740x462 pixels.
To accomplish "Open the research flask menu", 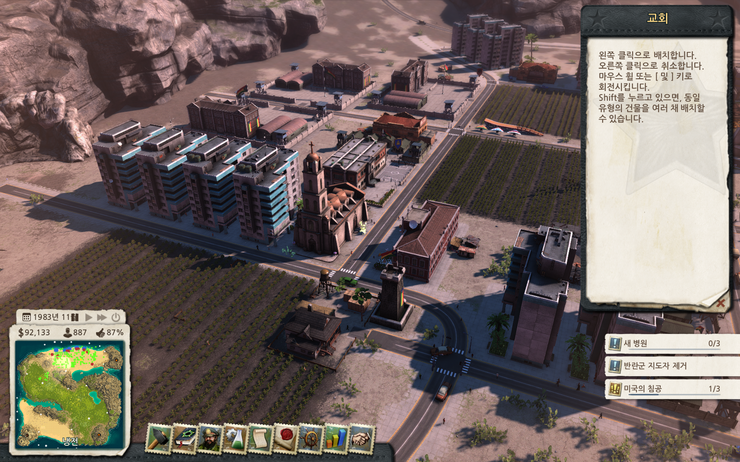I will point(235,438).
